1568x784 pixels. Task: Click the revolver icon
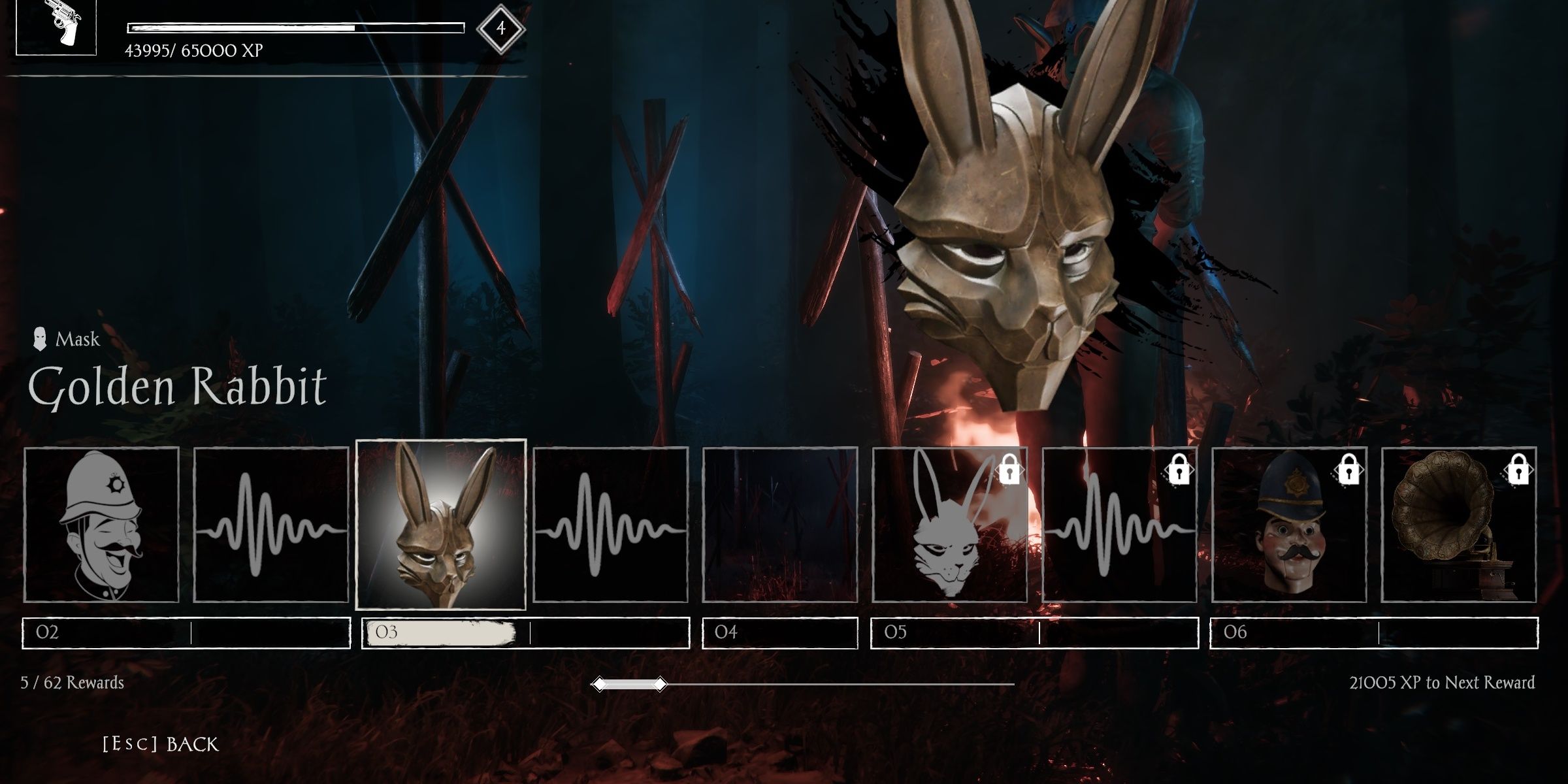point(56,27)
